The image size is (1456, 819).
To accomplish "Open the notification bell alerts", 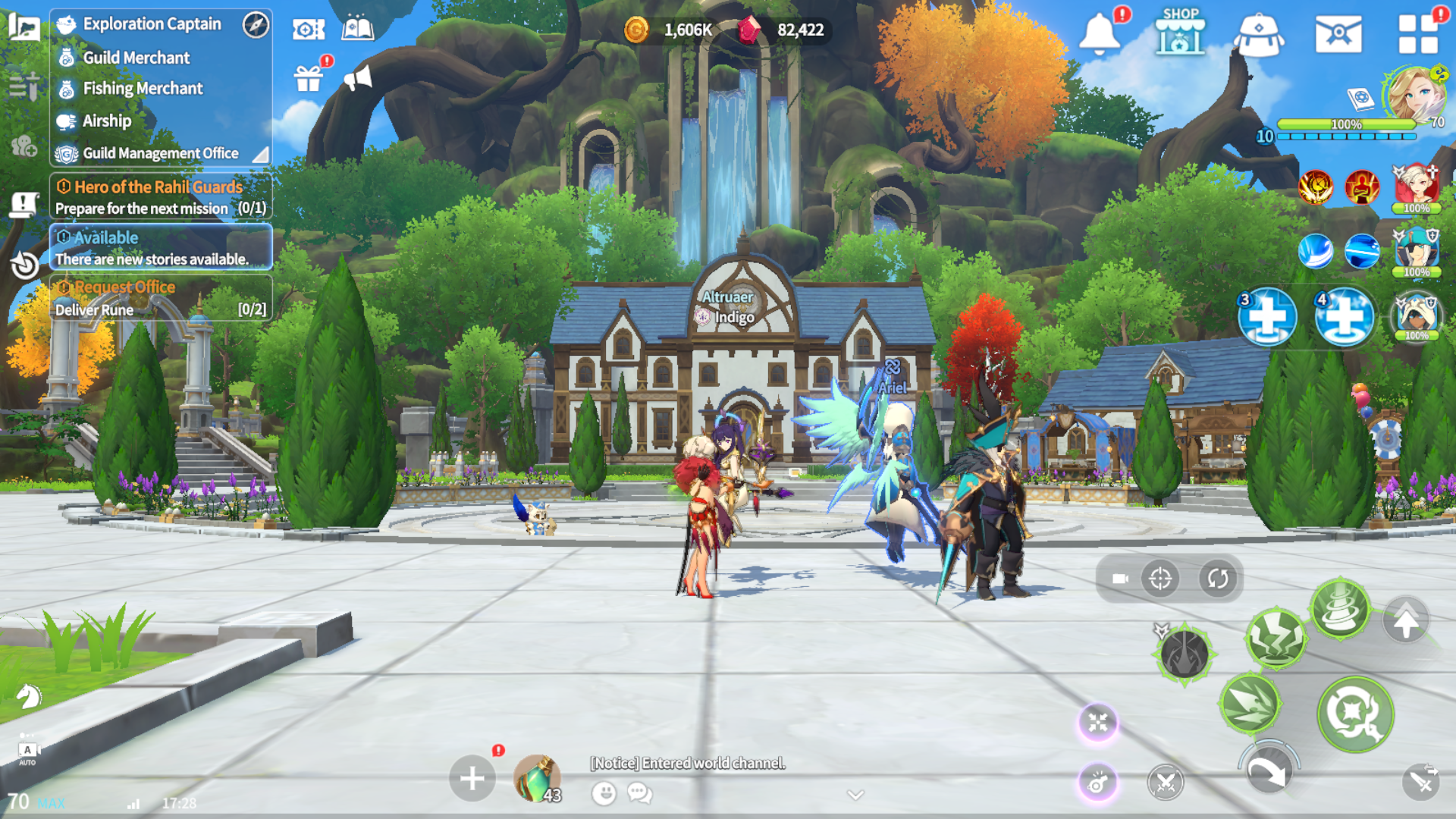I will 1100,34.
